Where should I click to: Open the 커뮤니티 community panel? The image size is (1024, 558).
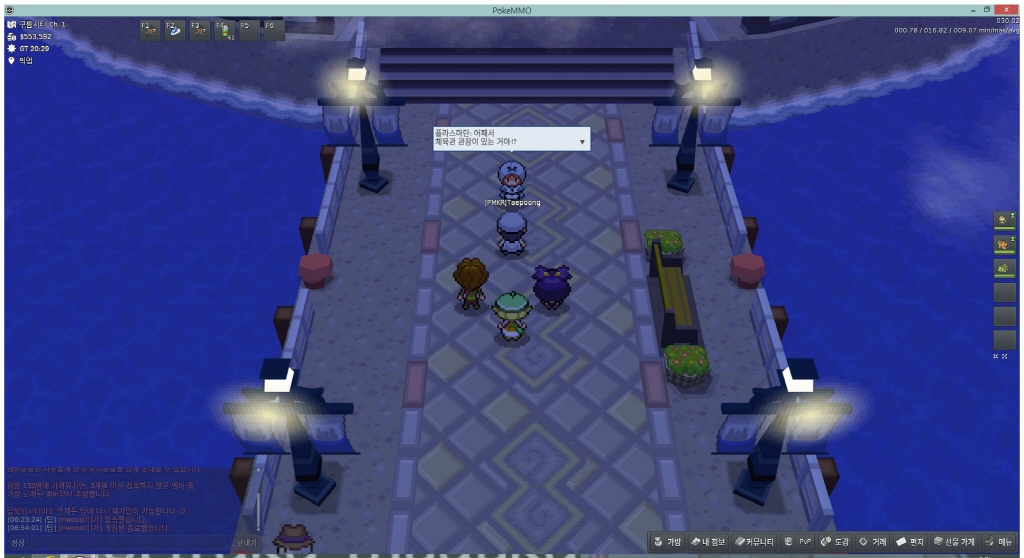coord(757,542)
